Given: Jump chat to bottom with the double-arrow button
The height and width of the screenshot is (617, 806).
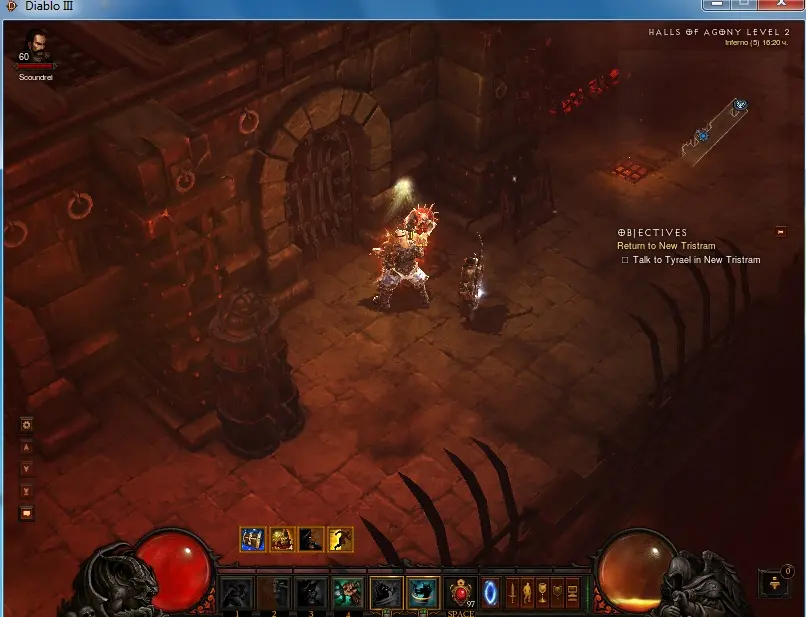Looking at the screenshot, I should (x=27, y=491).
